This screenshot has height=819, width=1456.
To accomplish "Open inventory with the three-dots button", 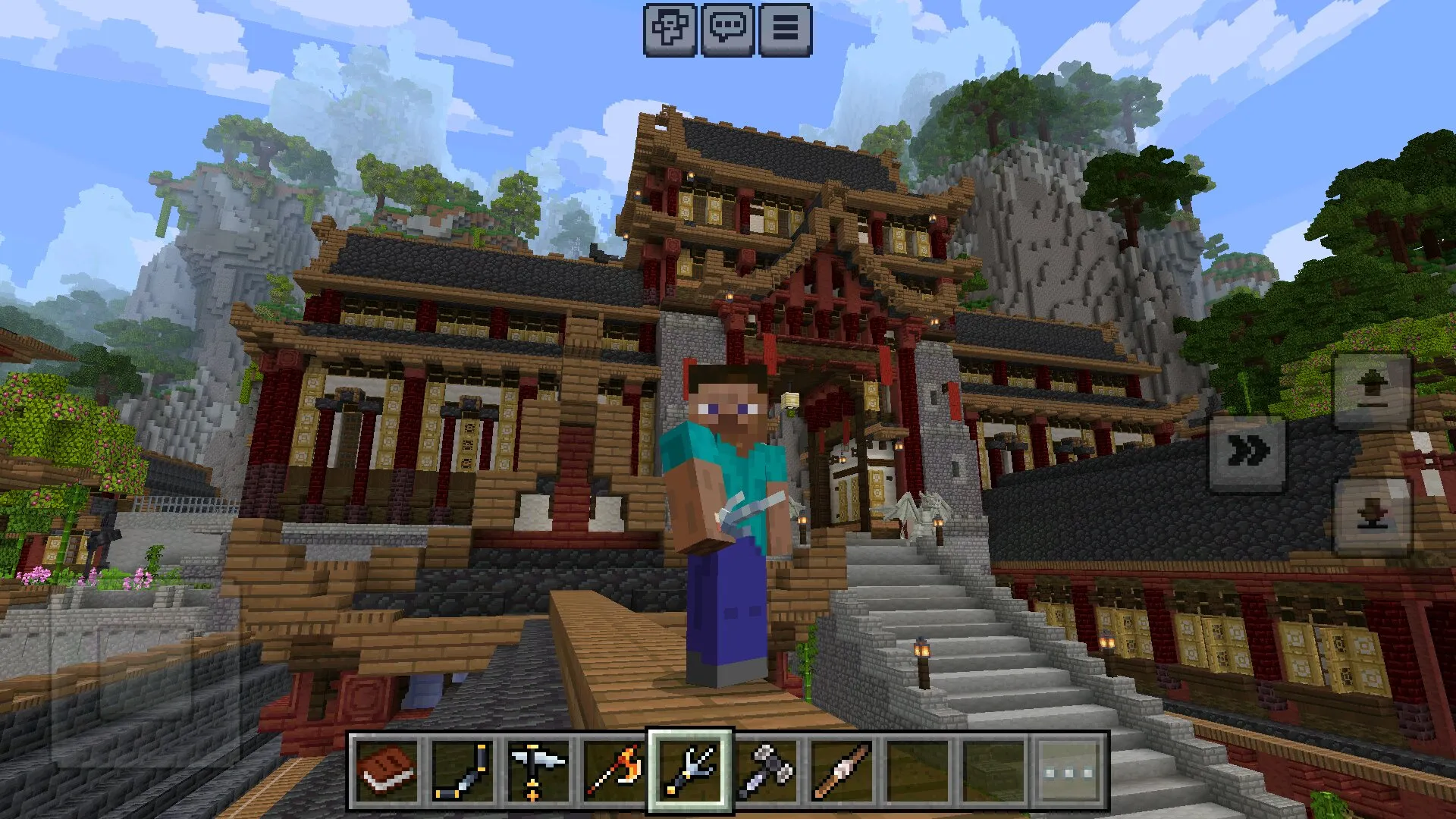I will pyautogui.click(x=1070, y=771).
